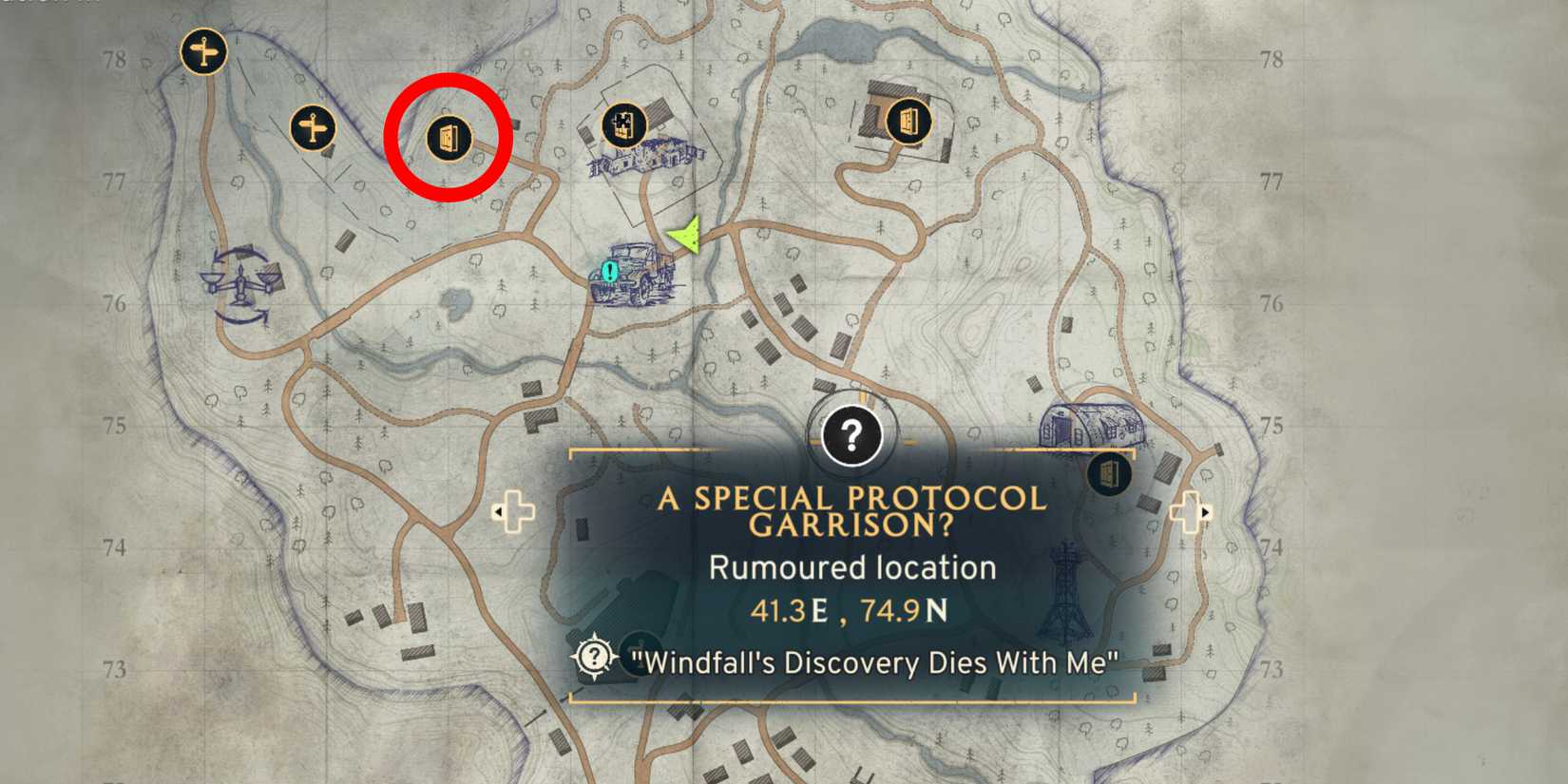Select the title A Special Protocol Garrison?
This screenshot has width=1568, height=784.
[852, 513]
